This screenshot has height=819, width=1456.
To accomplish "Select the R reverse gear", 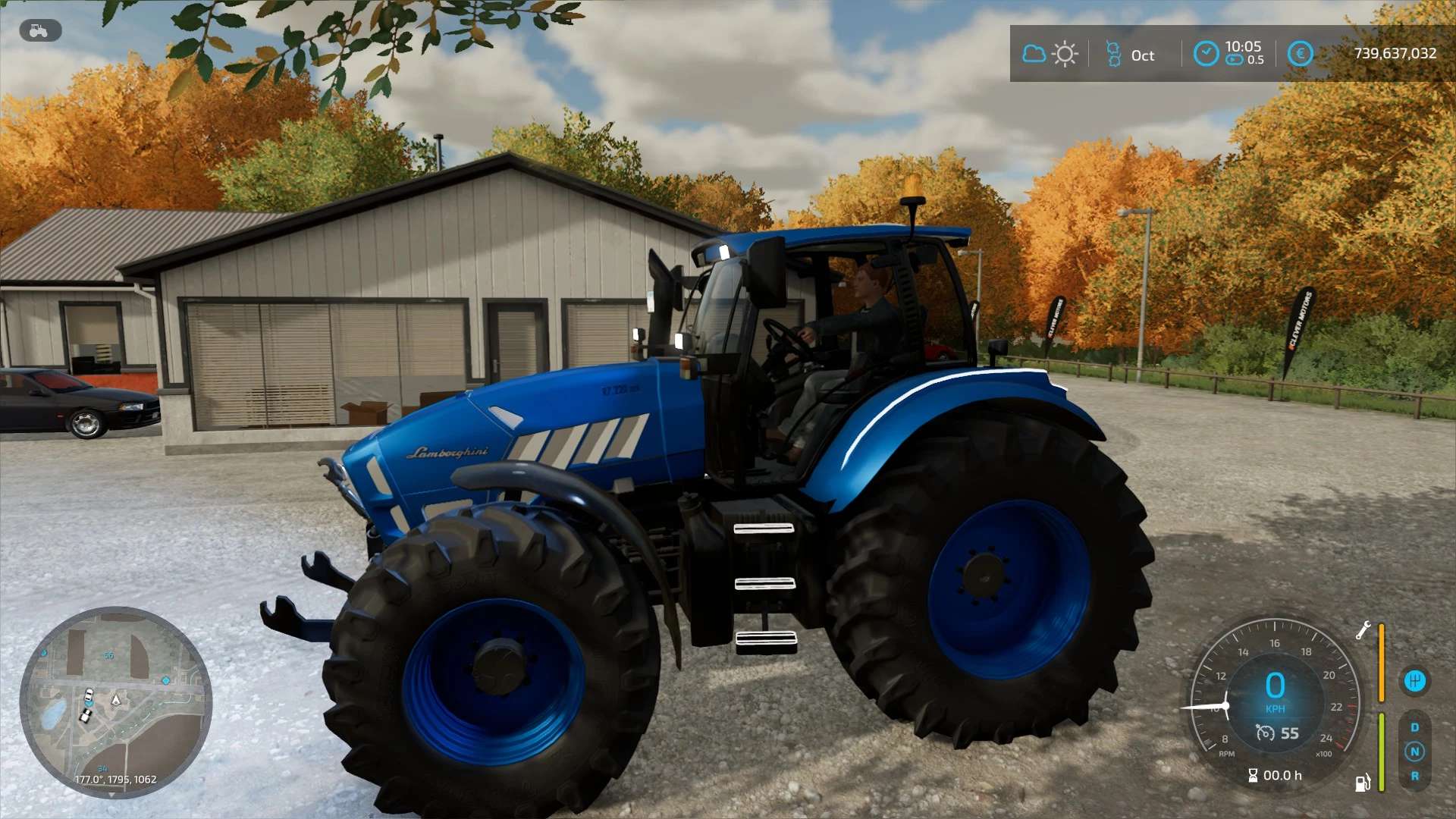I will pyautogui.click(x=1414, y=776).
